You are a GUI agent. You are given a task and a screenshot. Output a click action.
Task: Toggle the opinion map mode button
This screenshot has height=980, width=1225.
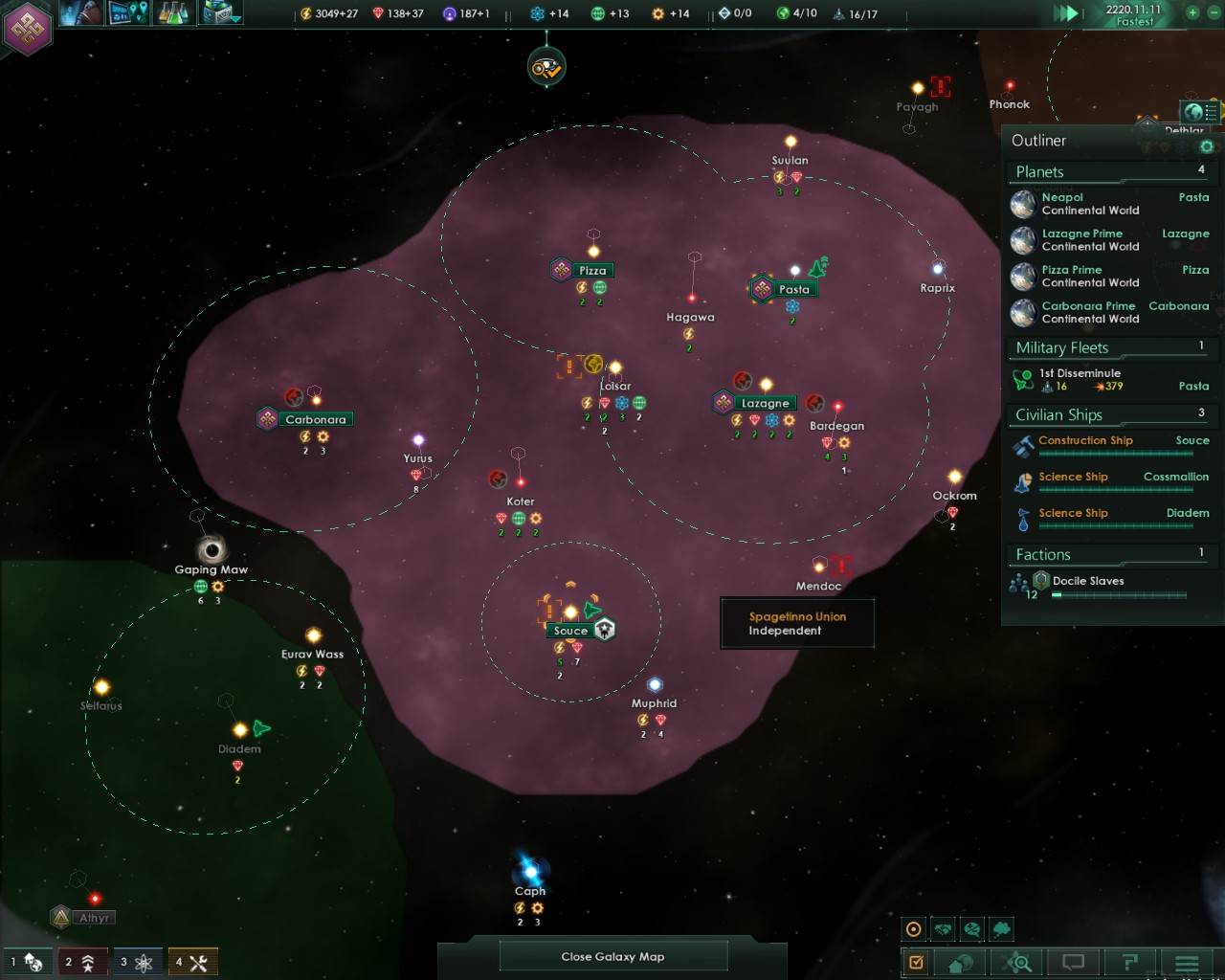coord(970,927)
